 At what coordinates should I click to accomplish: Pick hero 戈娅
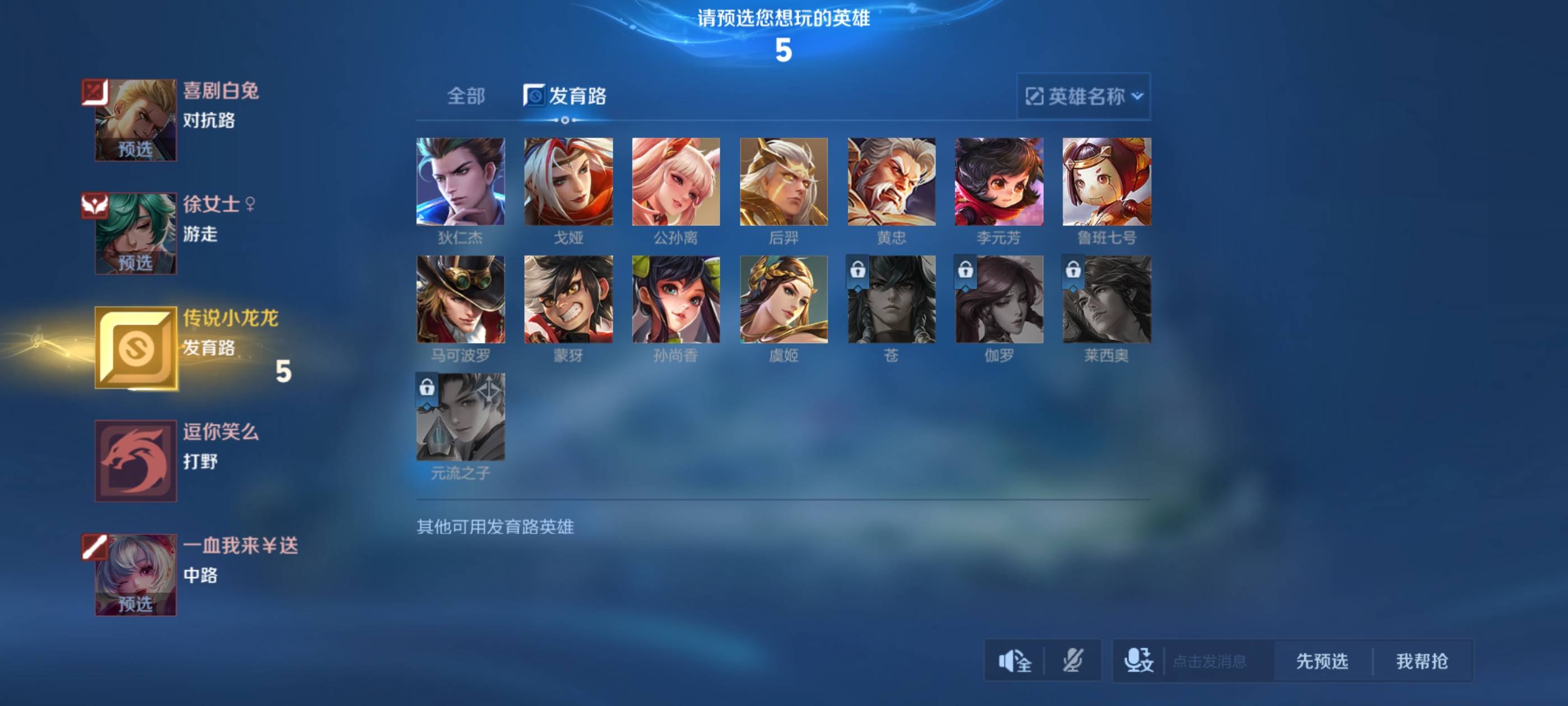coord(568,182)
